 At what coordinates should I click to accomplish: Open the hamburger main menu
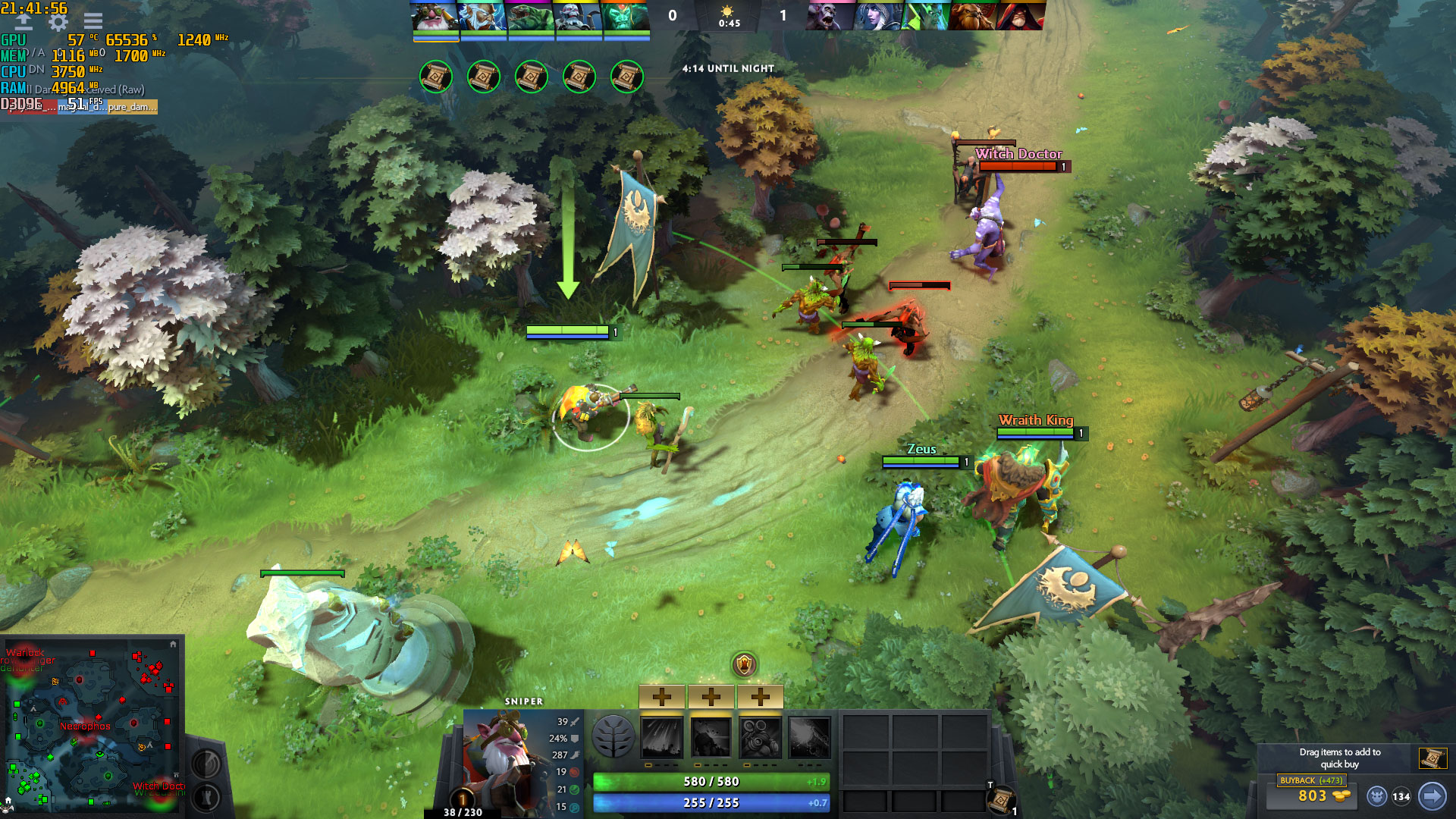click(x=93, y=22)
